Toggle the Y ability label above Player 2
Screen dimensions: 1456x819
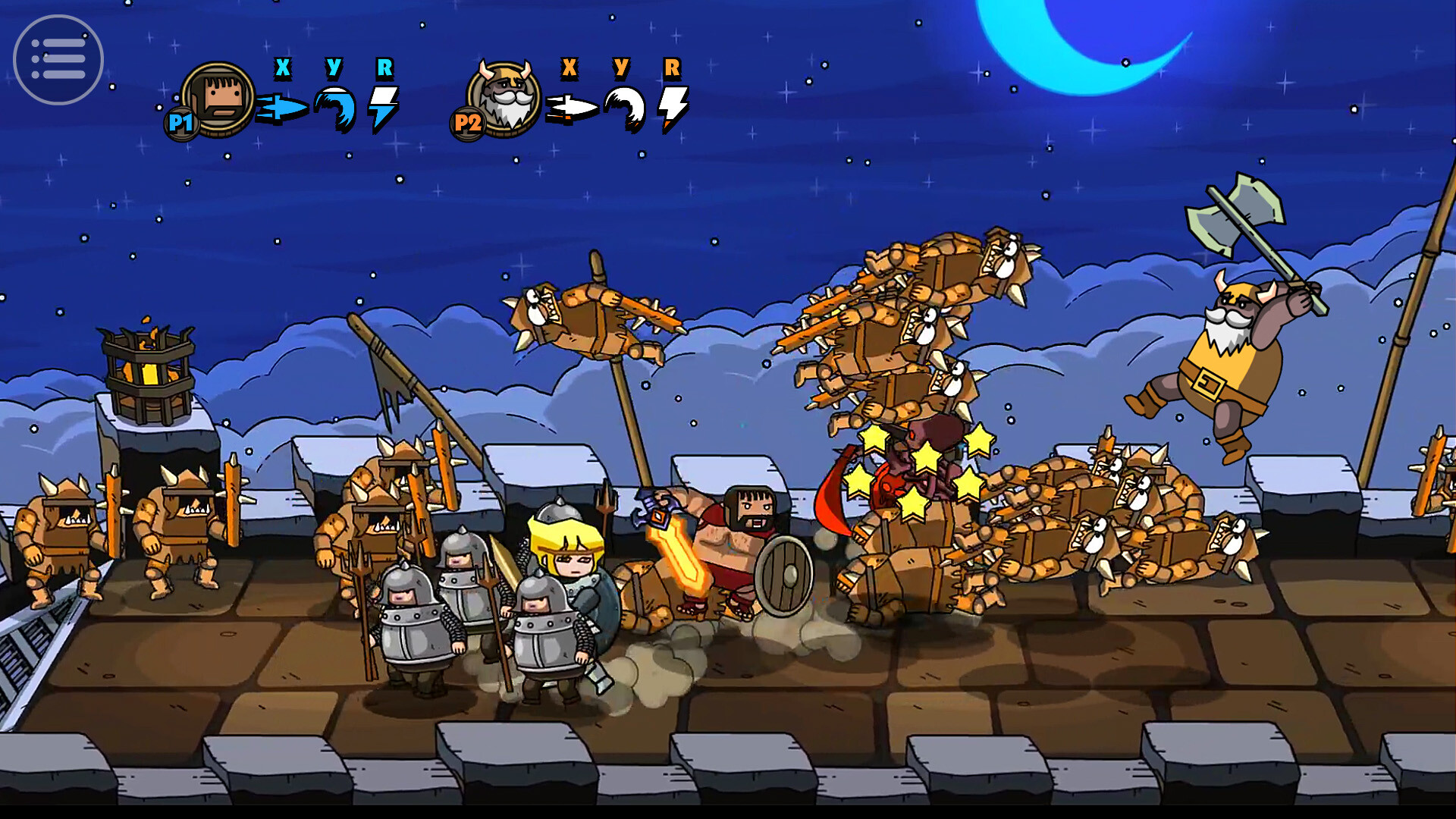tap(620, 70)
